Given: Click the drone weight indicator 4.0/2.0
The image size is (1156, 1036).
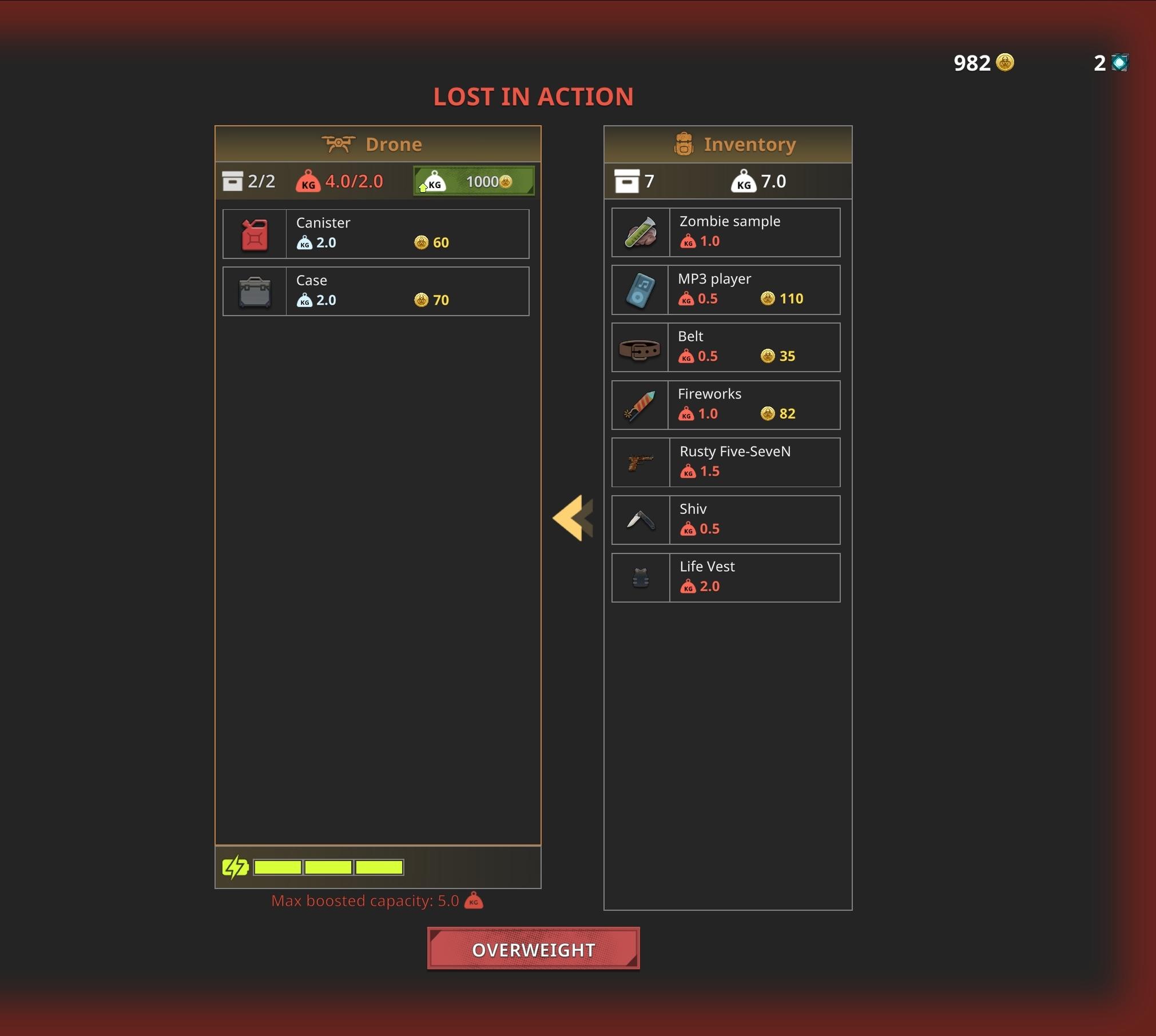Looking at the screenshot, I should pos(340,181).
